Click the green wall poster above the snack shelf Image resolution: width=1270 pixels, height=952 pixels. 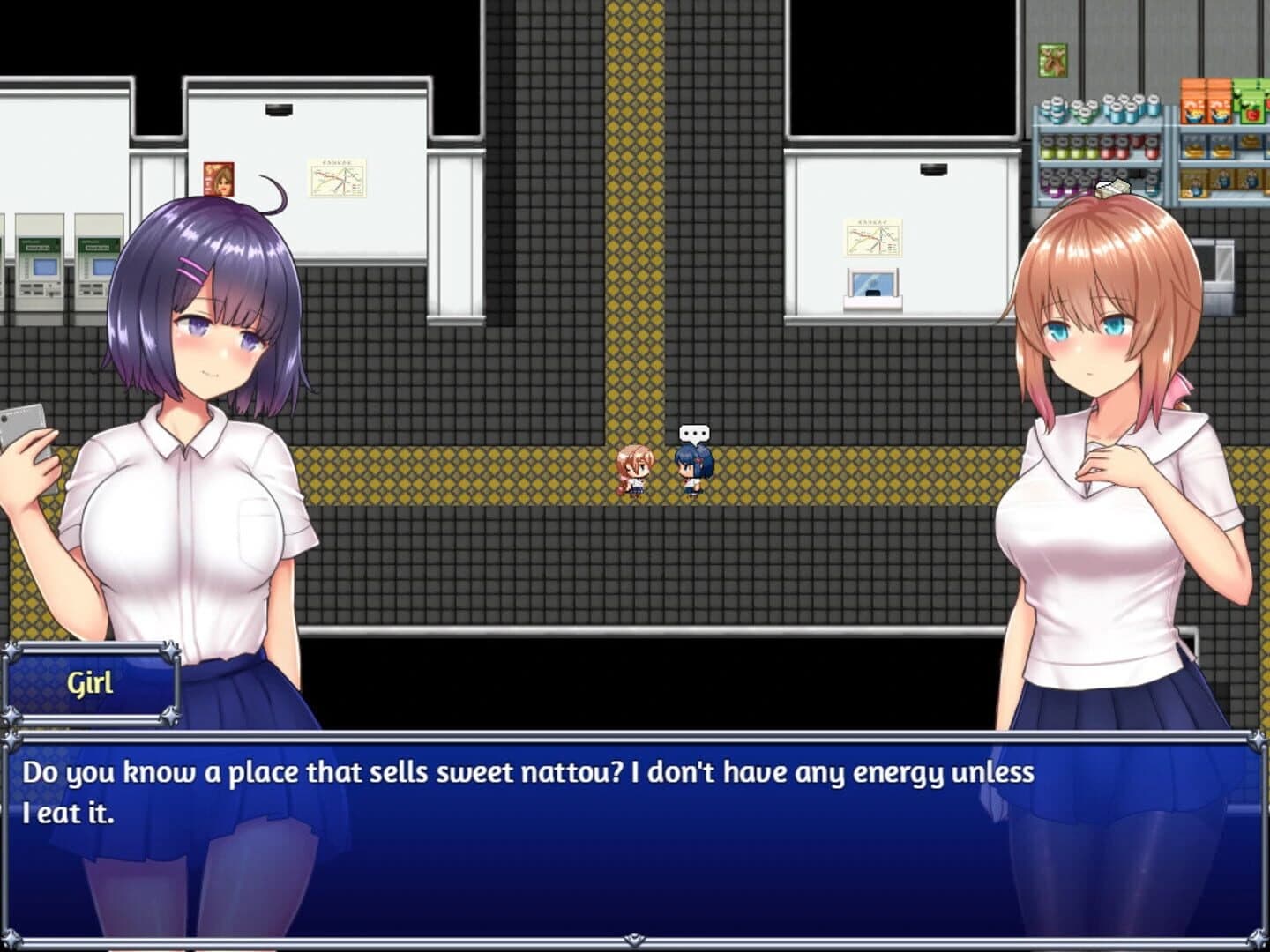click(1051, 62)
